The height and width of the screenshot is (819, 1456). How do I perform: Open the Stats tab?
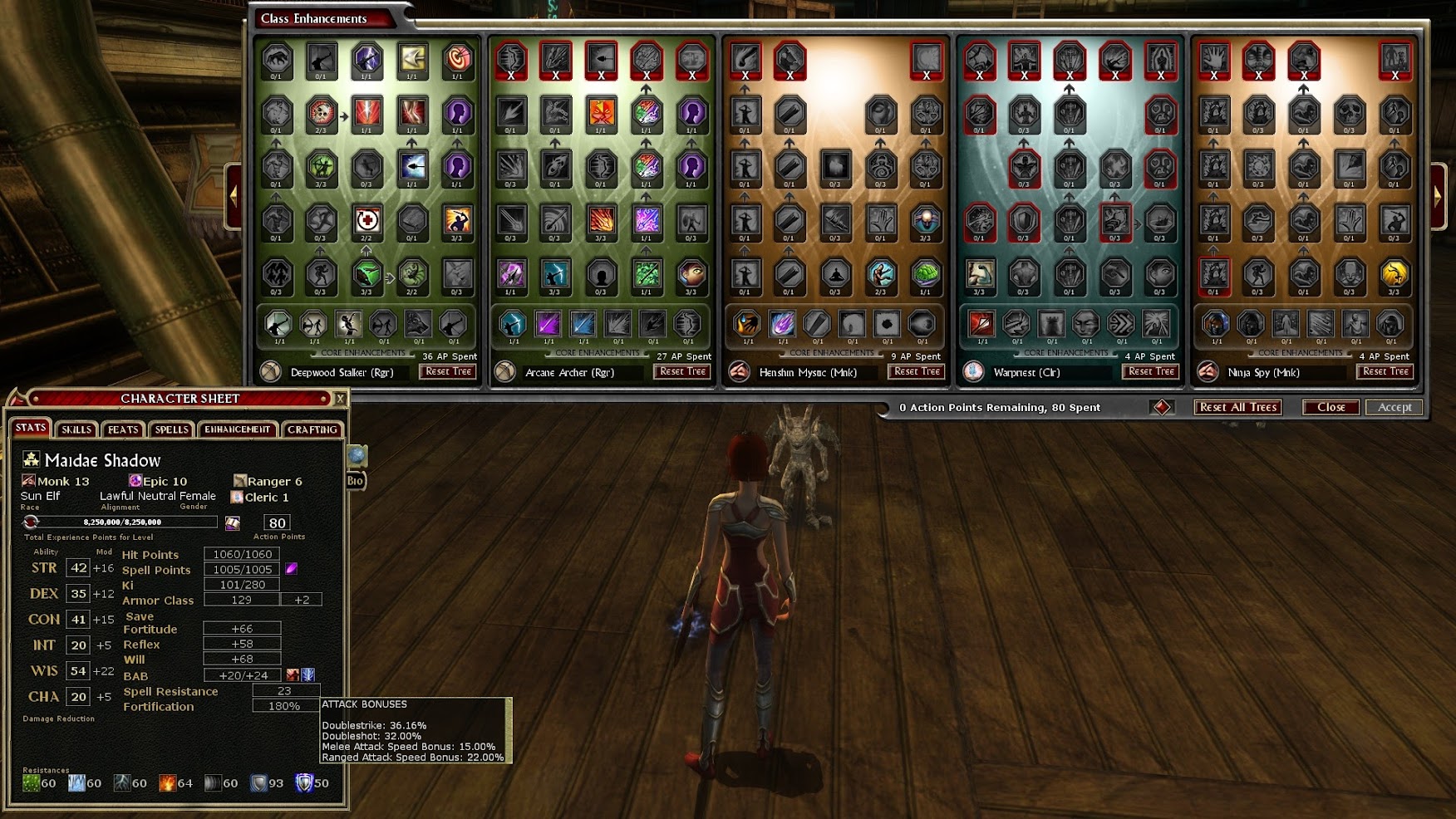click(31, 428)
